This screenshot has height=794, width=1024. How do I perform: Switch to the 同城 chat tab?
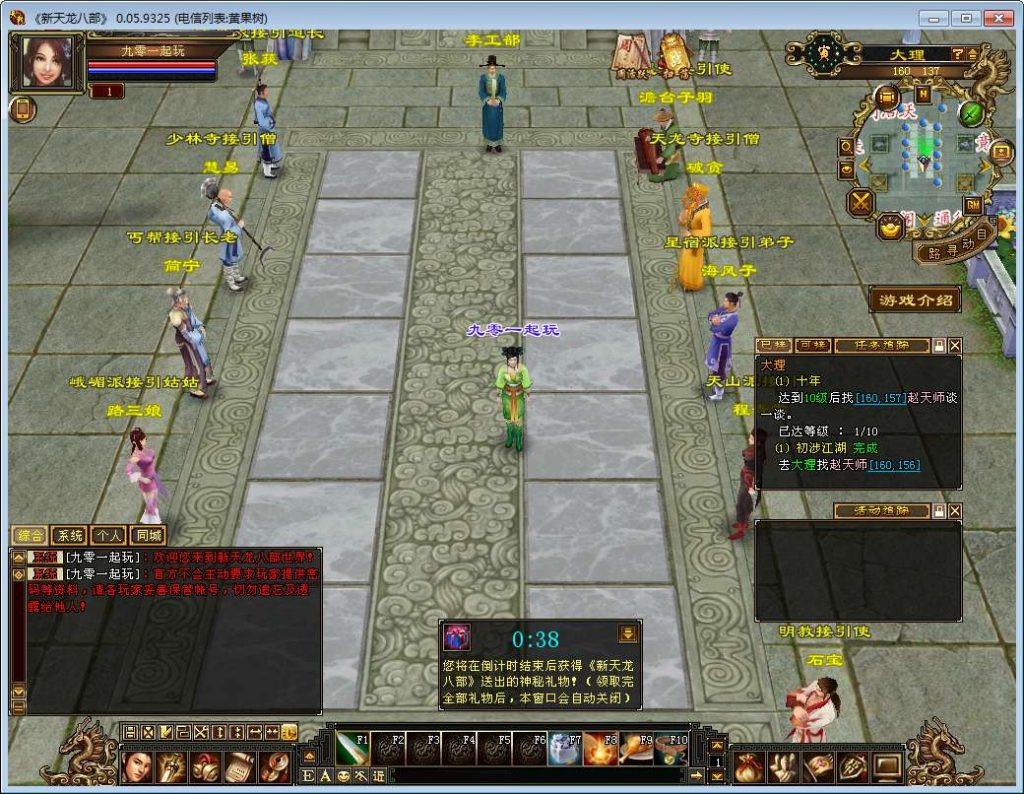pos(147,536)
